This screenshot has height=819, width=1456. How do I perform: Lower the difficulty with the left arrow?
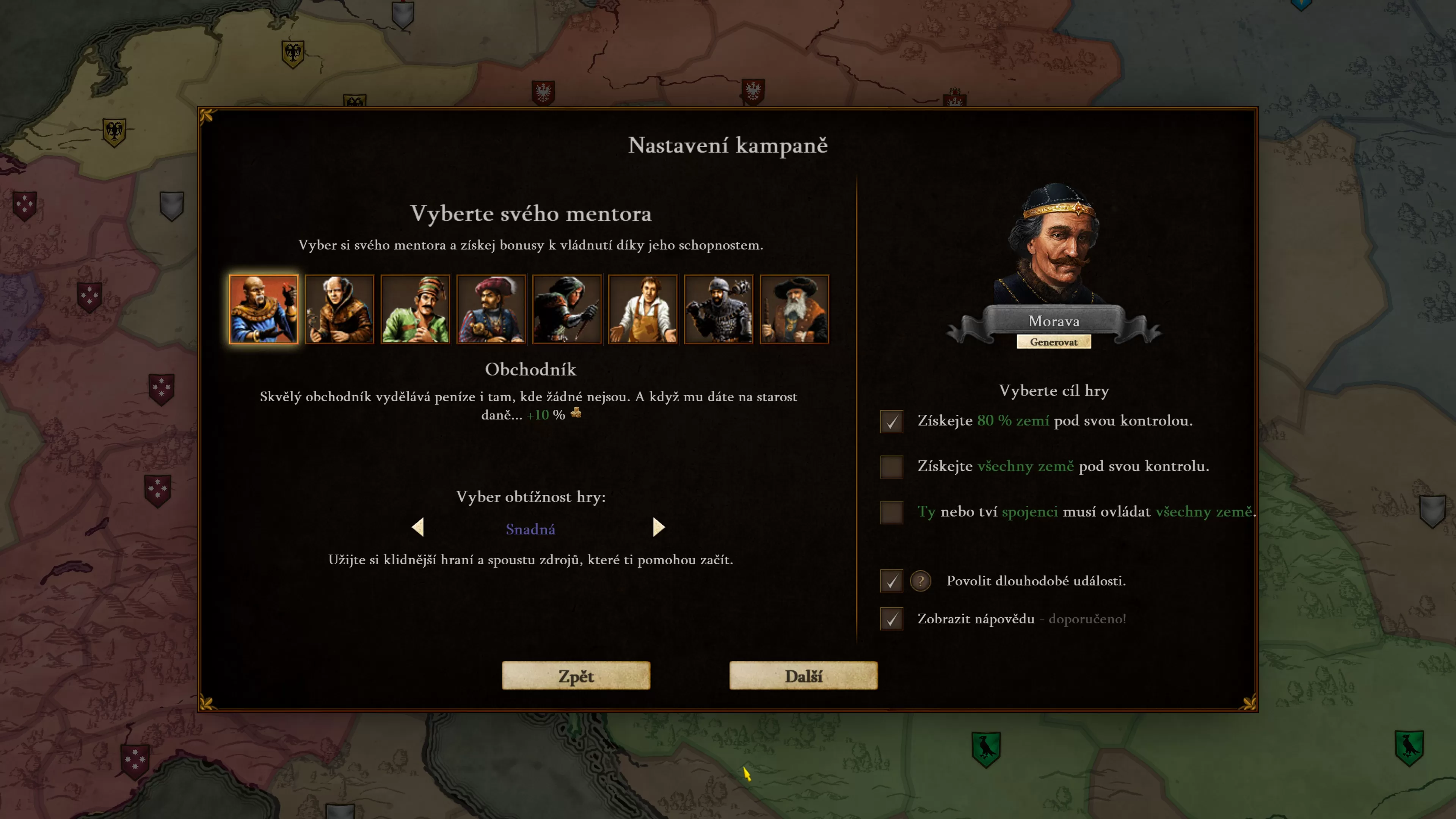pos(418,527)
